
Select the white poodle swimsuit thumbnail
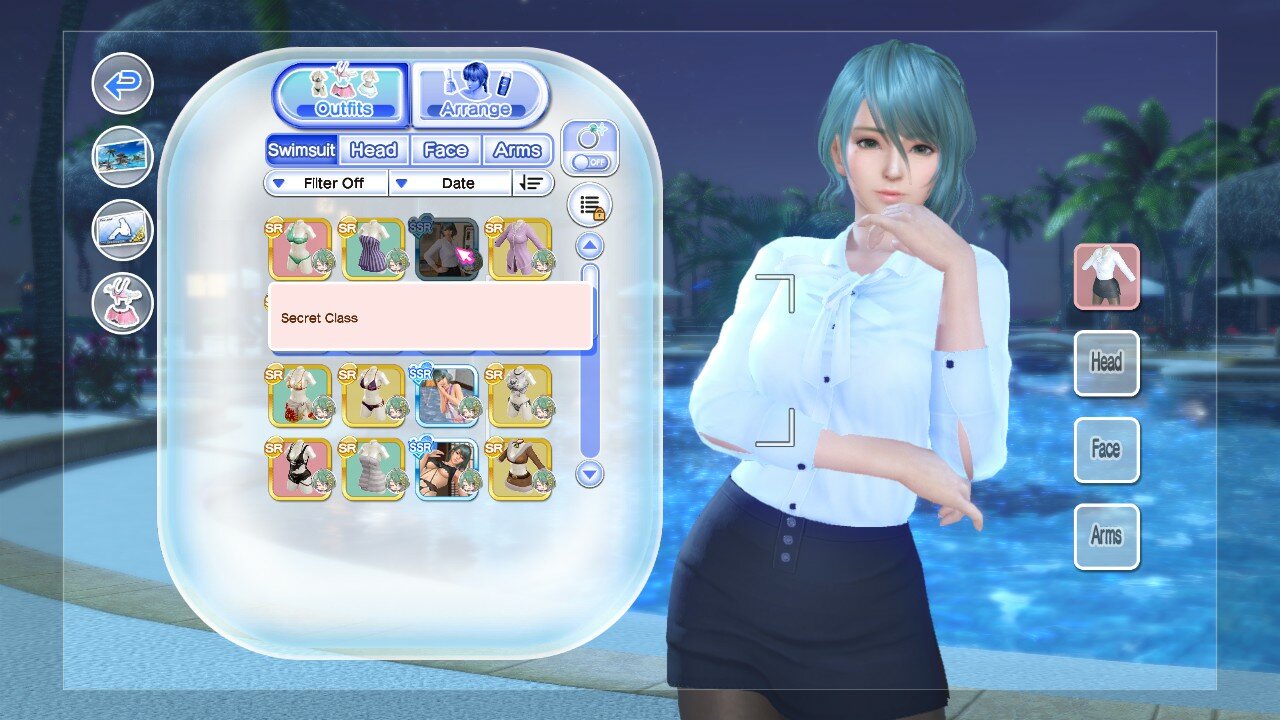[520, 394]
